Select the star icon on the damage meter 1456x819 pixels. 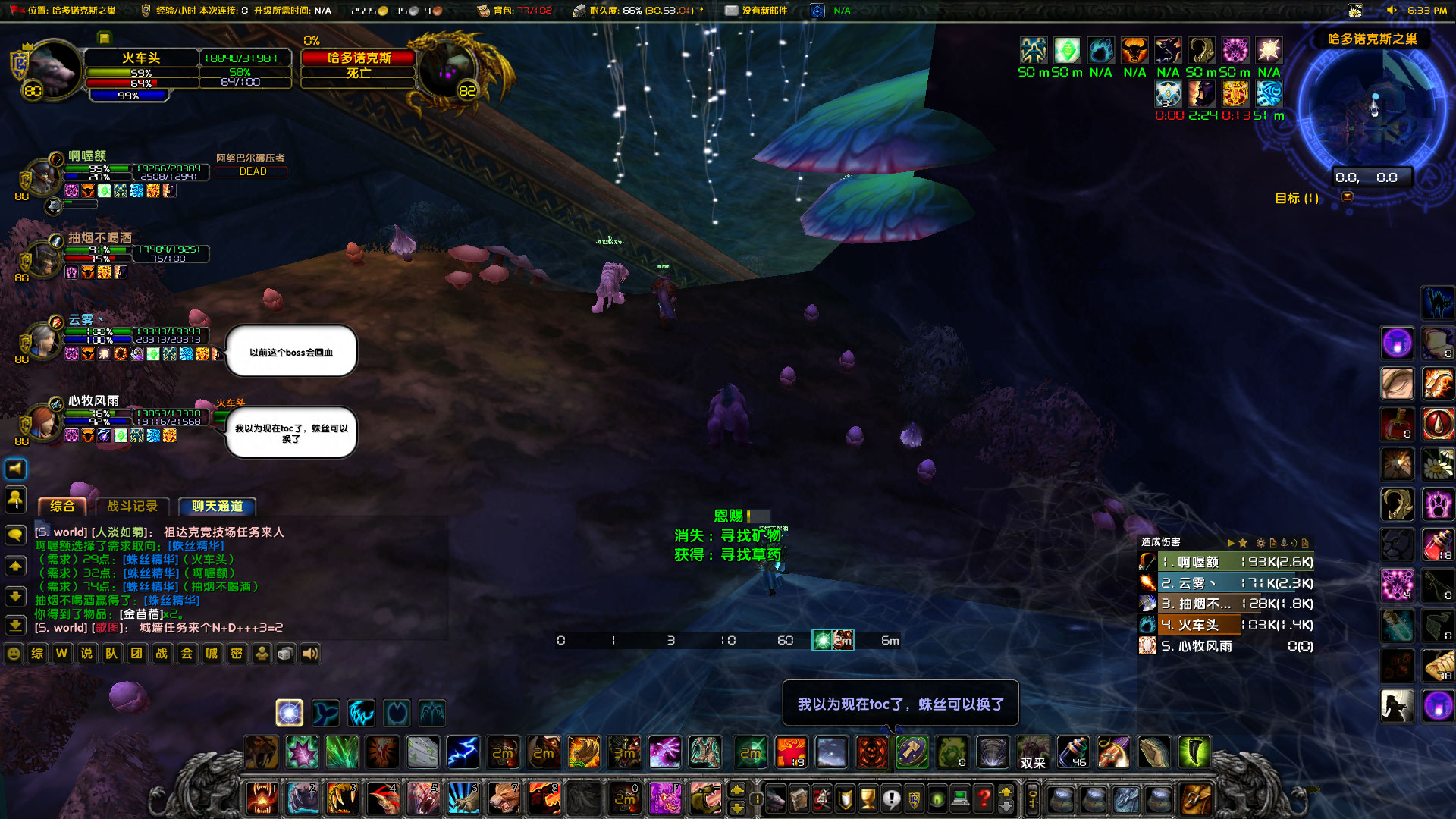pos(1243,543)
